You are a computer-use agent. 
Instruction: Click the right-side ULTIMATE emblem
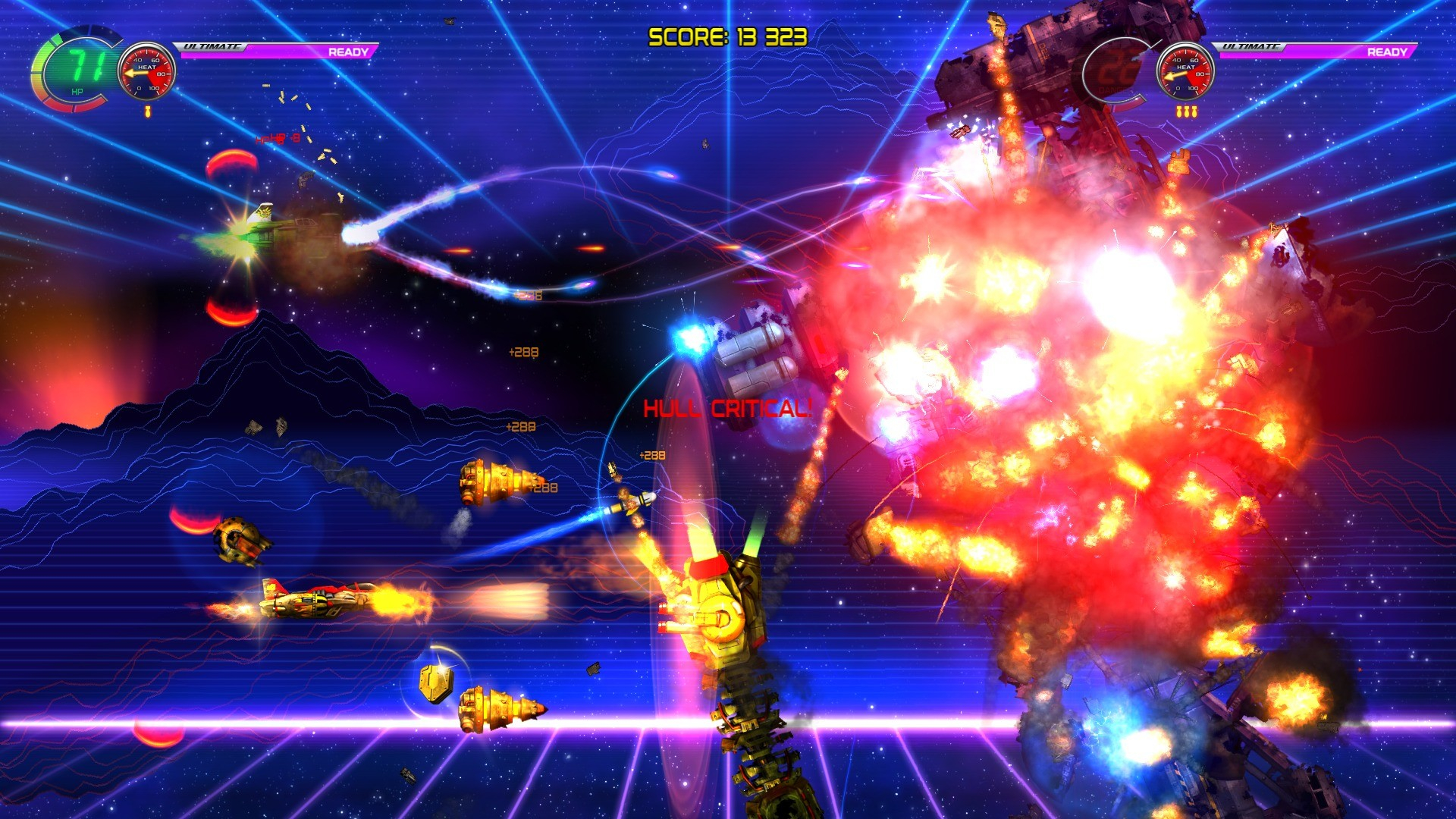coord(1251,47)
